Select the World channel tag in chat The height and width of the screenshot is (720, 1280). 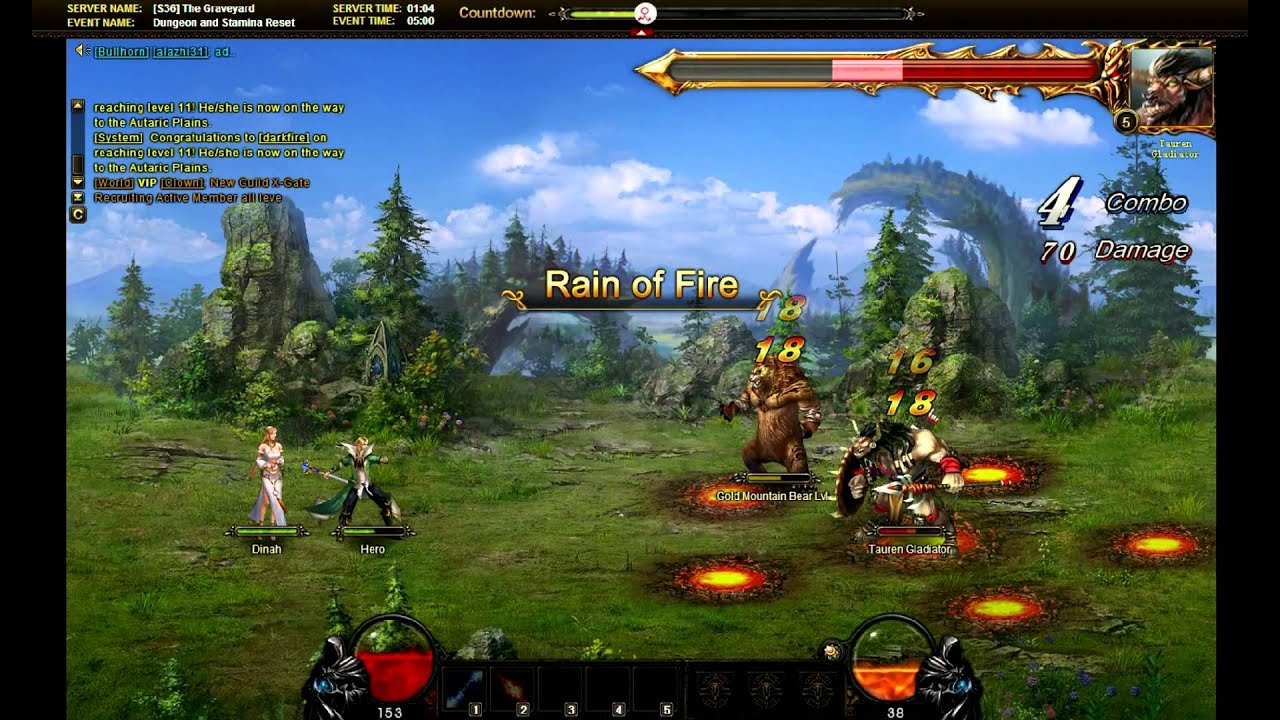point(114,183)
